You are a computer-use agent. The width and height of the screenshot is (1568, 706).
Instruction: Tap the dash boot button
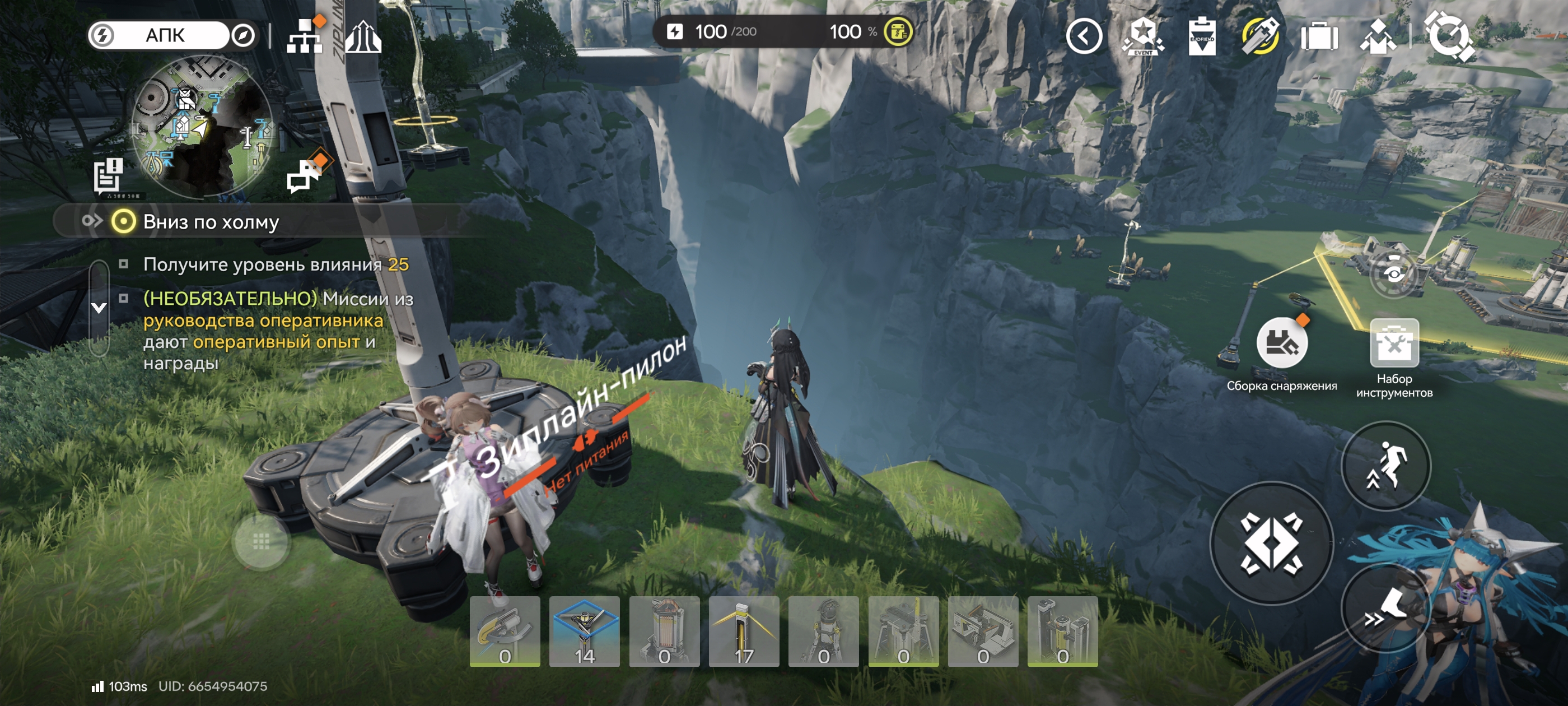point(1386,609)
